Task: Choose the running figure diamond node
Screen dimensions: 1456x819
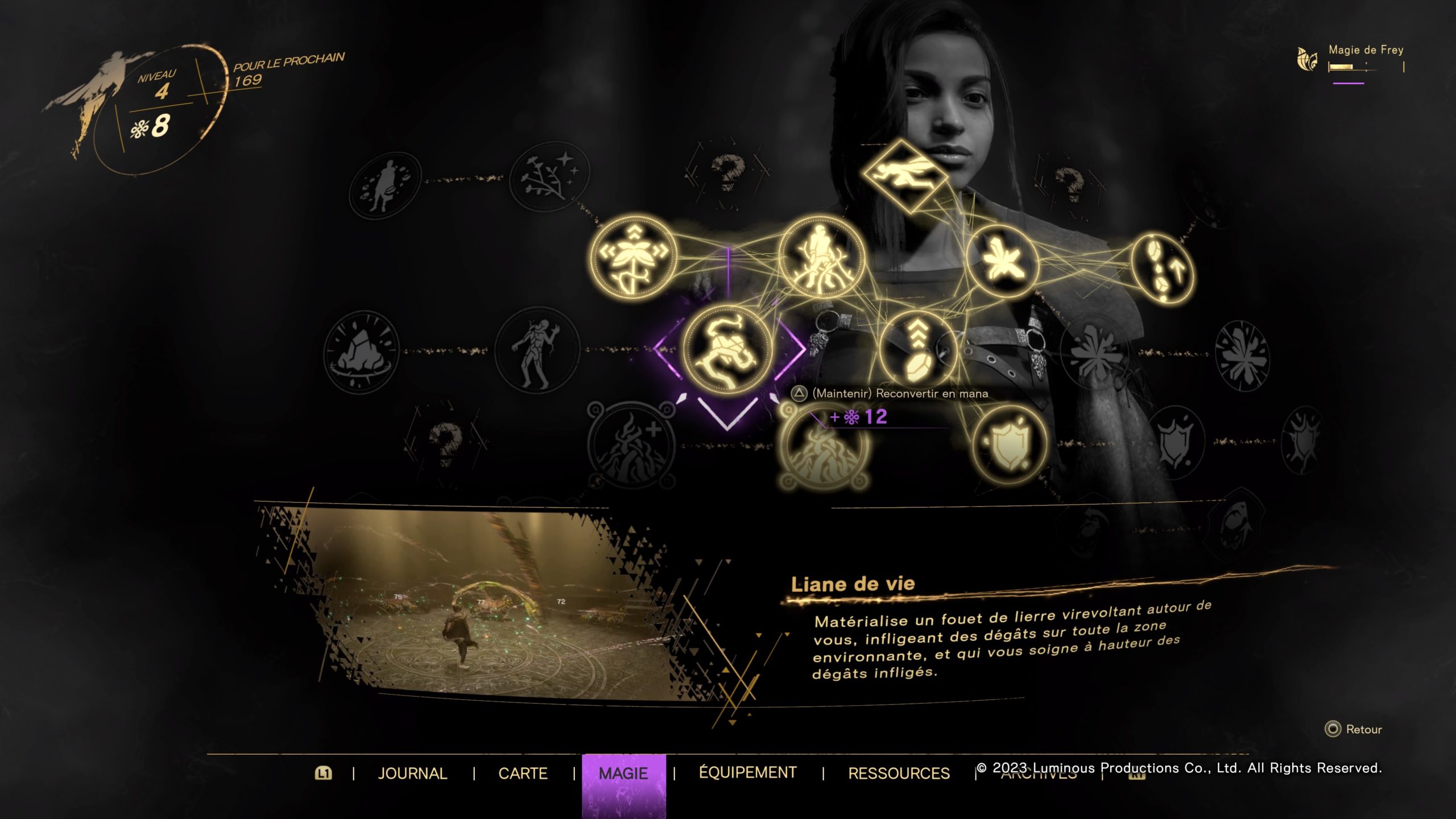Action: click(x=906, y=175)
